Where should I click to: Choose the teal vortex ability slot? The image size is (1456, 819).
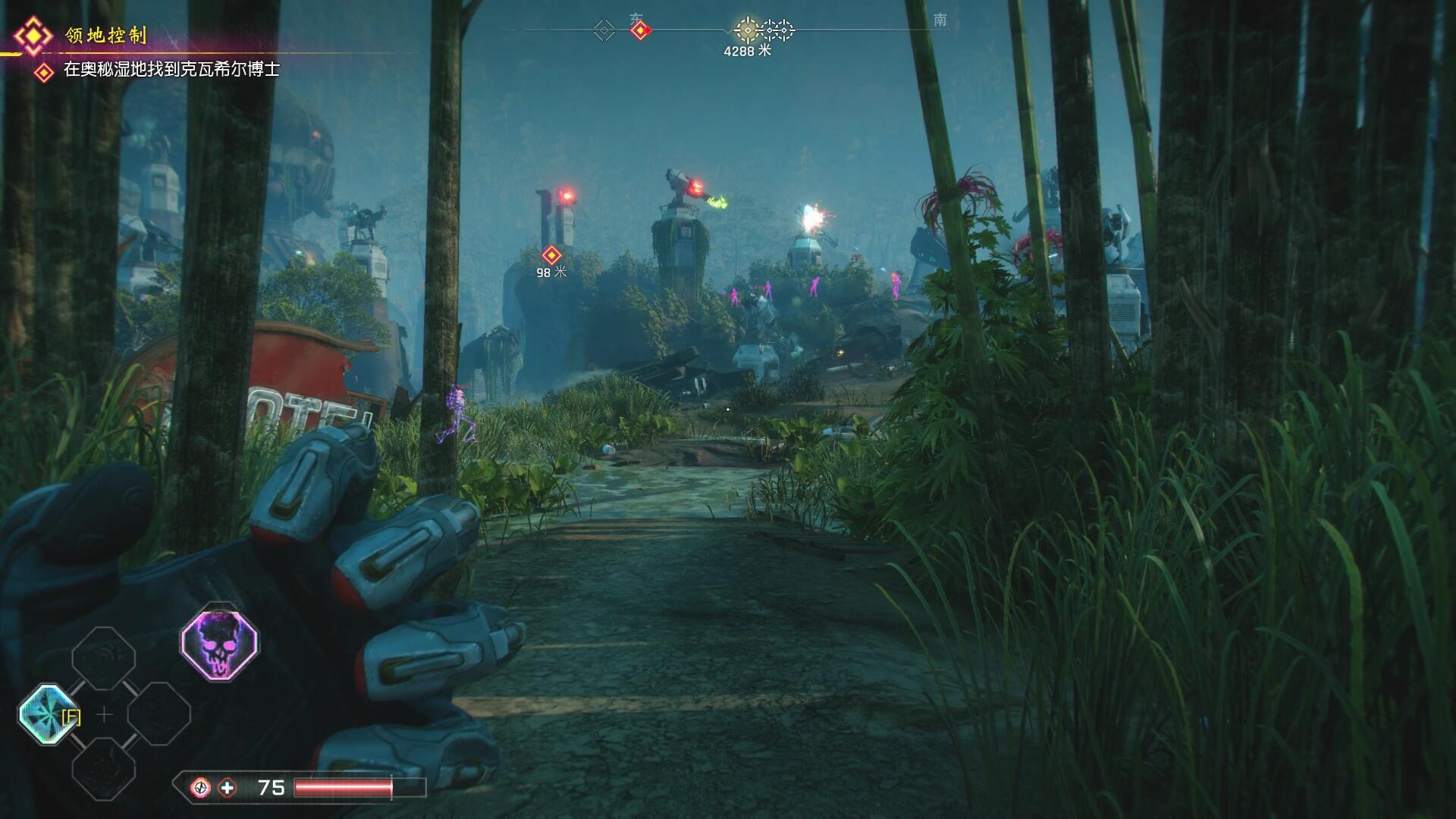(x=49, y=714)
